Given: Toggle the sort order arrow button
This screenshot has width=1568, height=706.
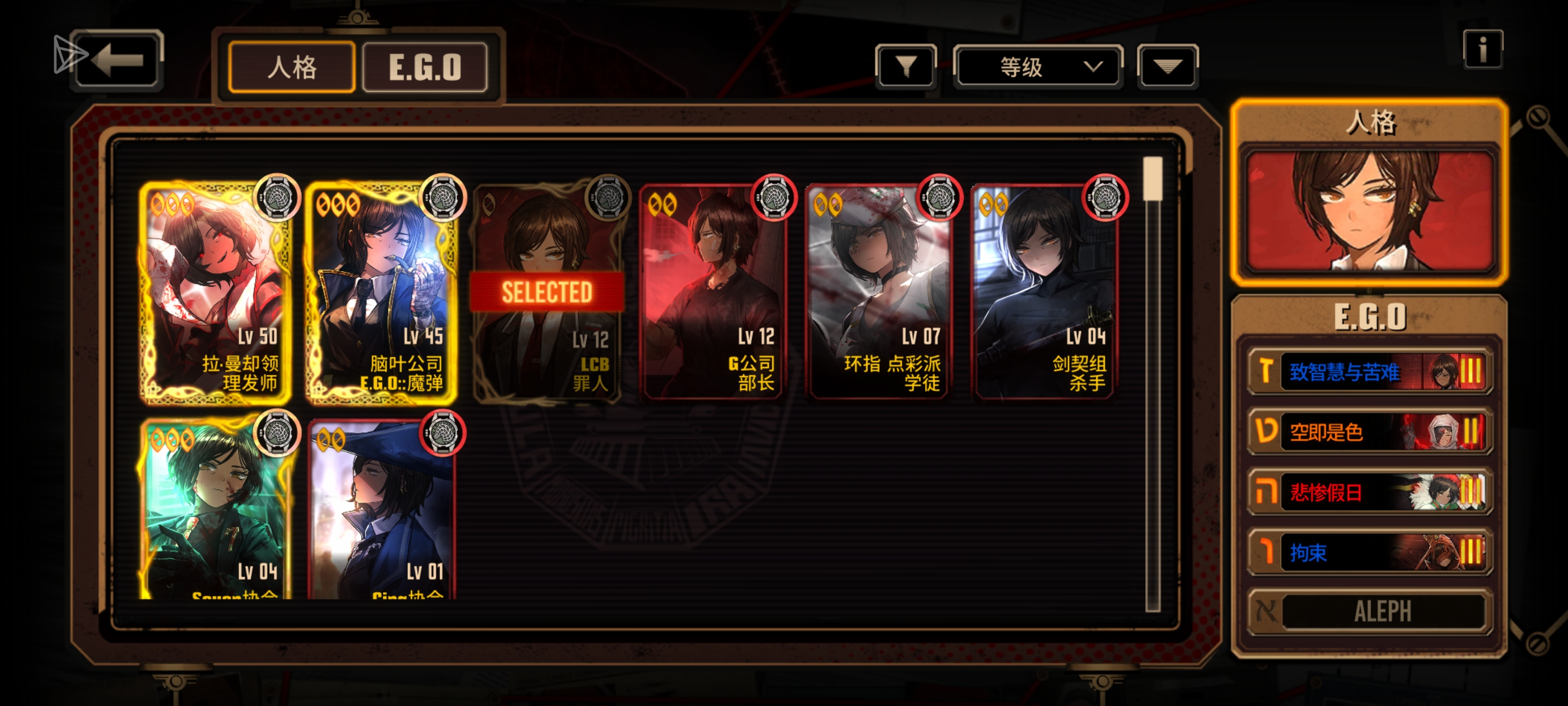Looking at the screenshot, I should [1167, 66].
